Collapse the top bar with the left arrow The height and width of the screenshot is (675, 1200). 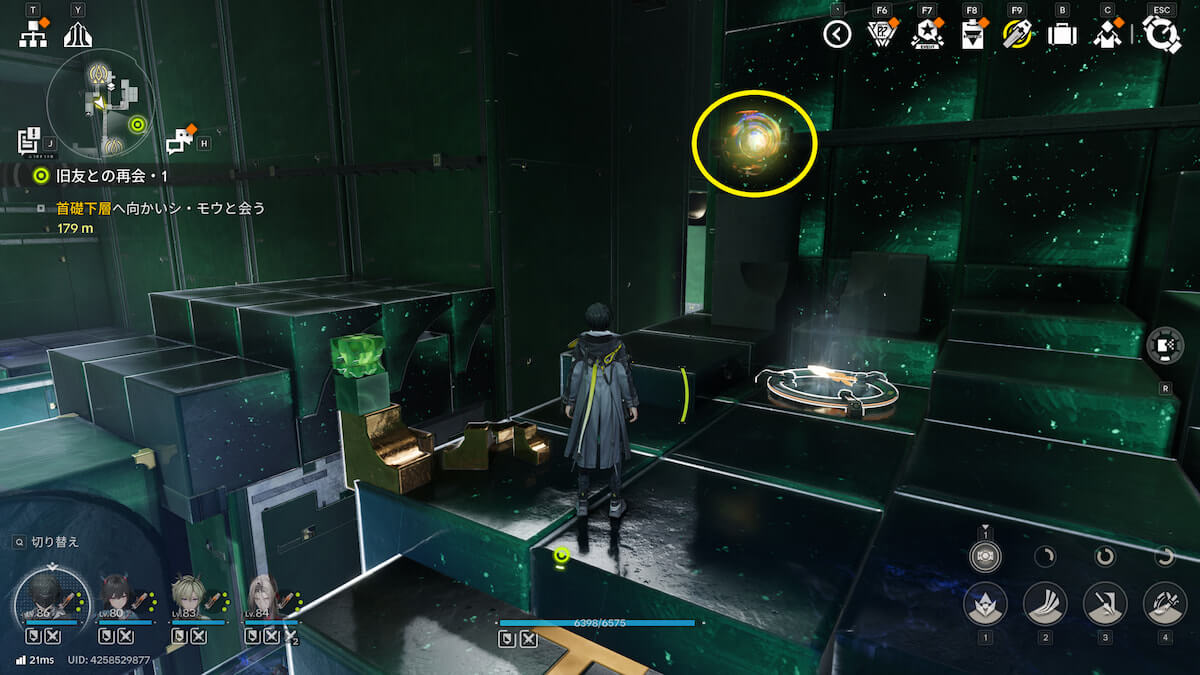pos(837,35)
